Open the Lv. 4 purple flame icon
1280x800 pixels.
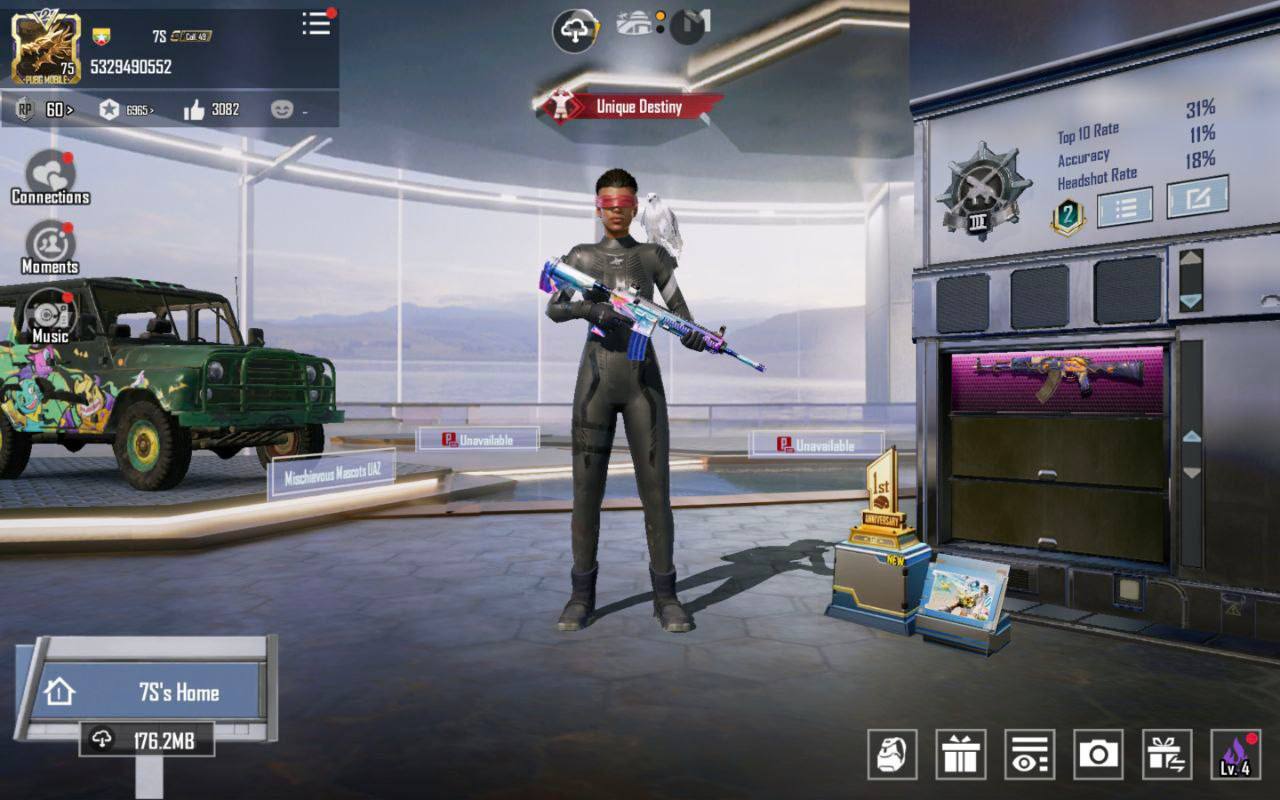(x=1235, y=755)
